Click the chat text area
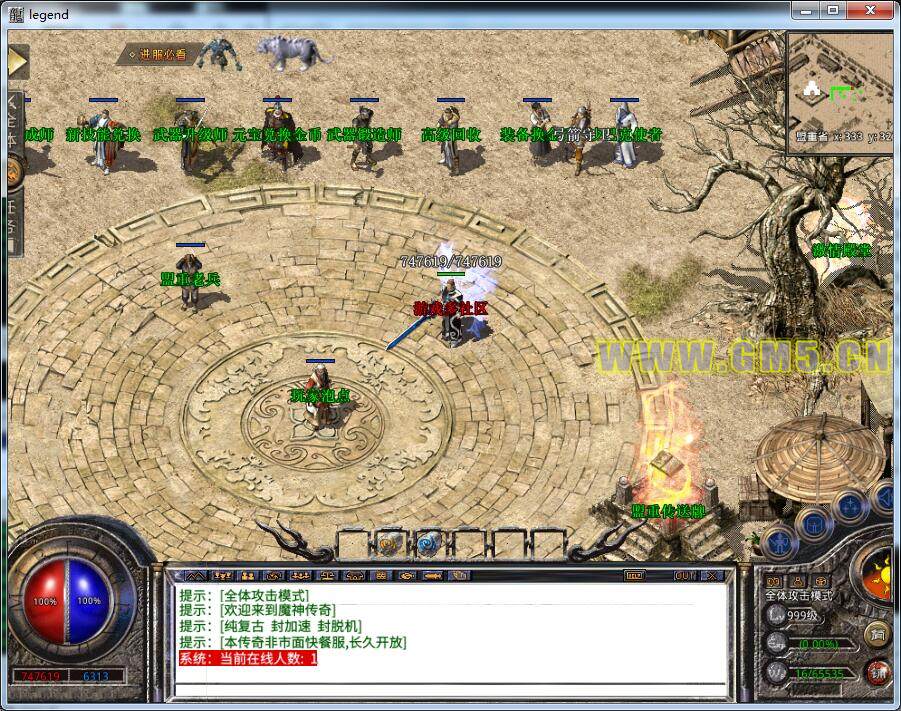Screen dimensions: 901x711 tap(450, 640)
